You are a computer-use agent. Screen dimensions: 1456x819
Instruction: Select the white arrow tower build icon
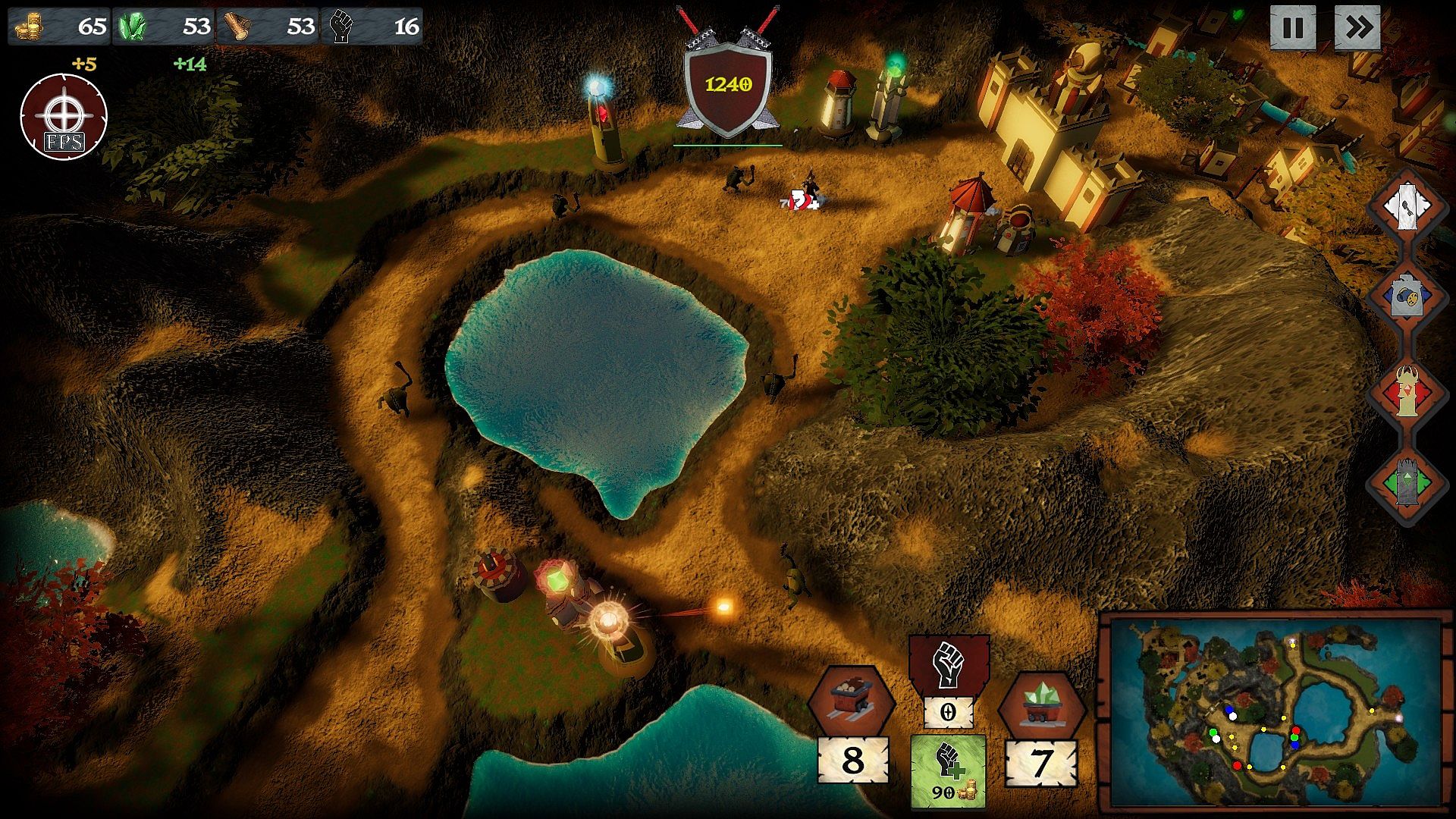(1407, 205)
